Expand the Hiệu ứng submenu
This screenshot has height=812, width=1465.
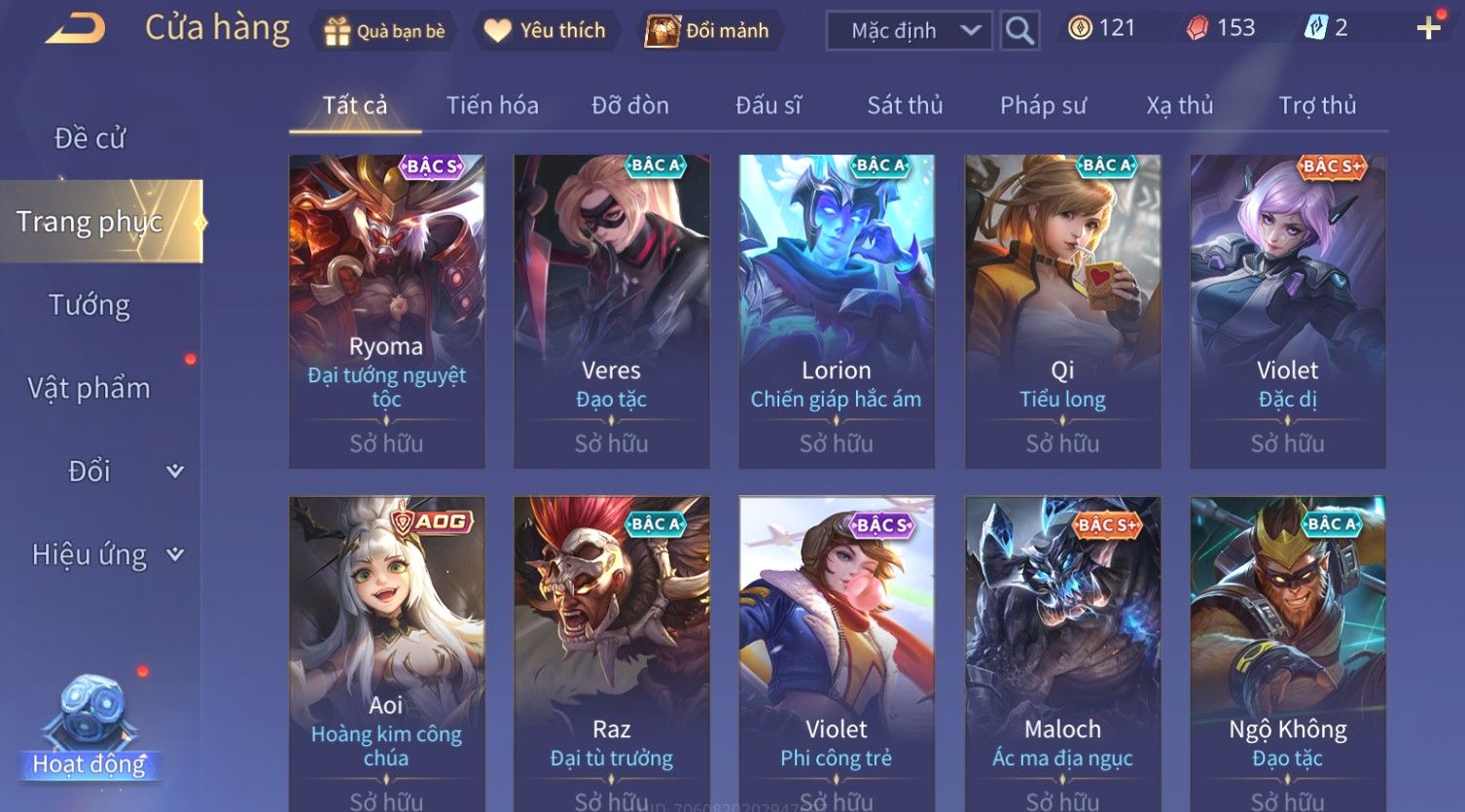point(107,554)
